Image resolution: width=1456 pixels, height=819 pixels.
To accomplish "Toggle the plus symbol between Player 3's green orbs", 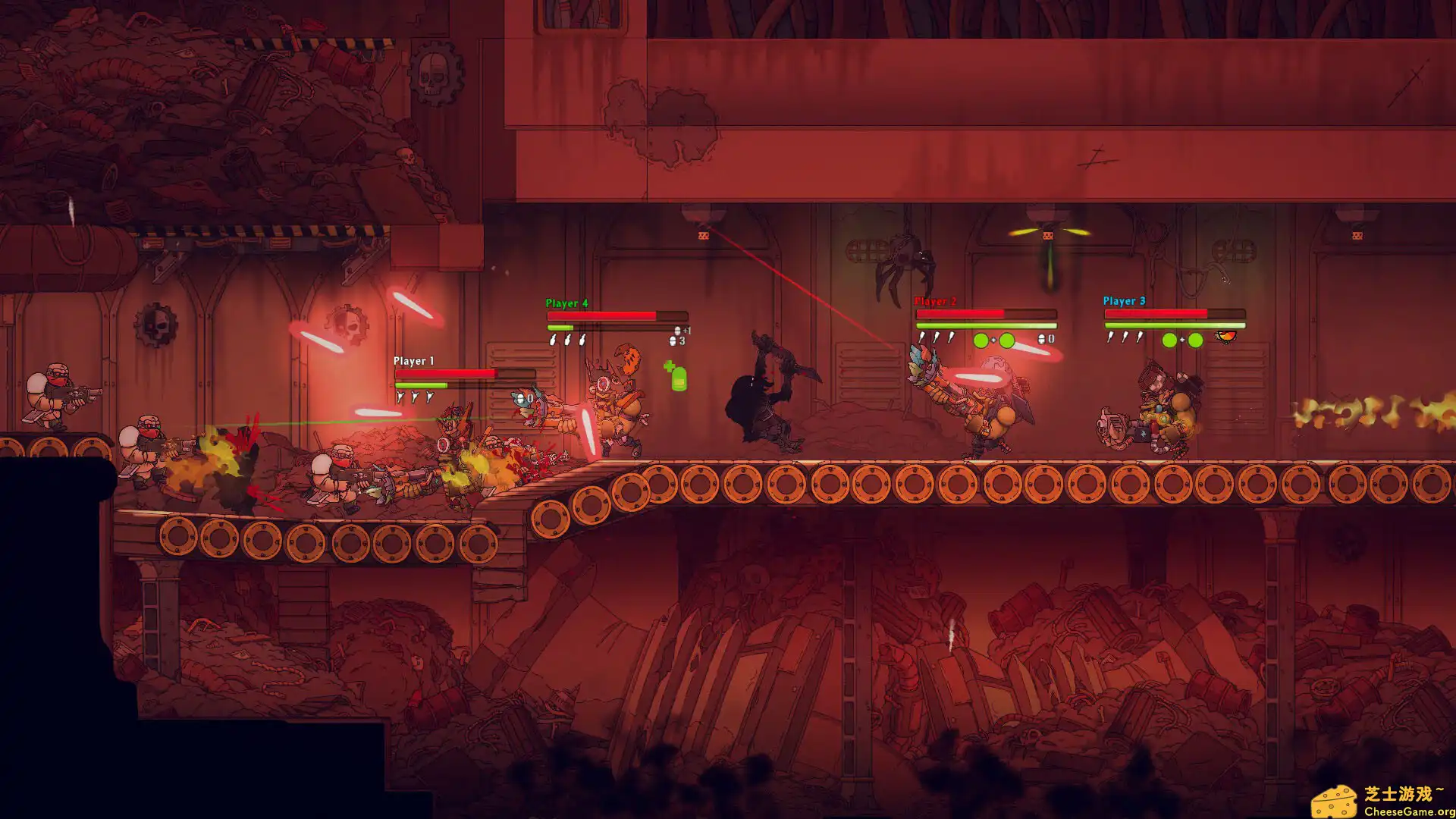I will [x=1182, y=339].
